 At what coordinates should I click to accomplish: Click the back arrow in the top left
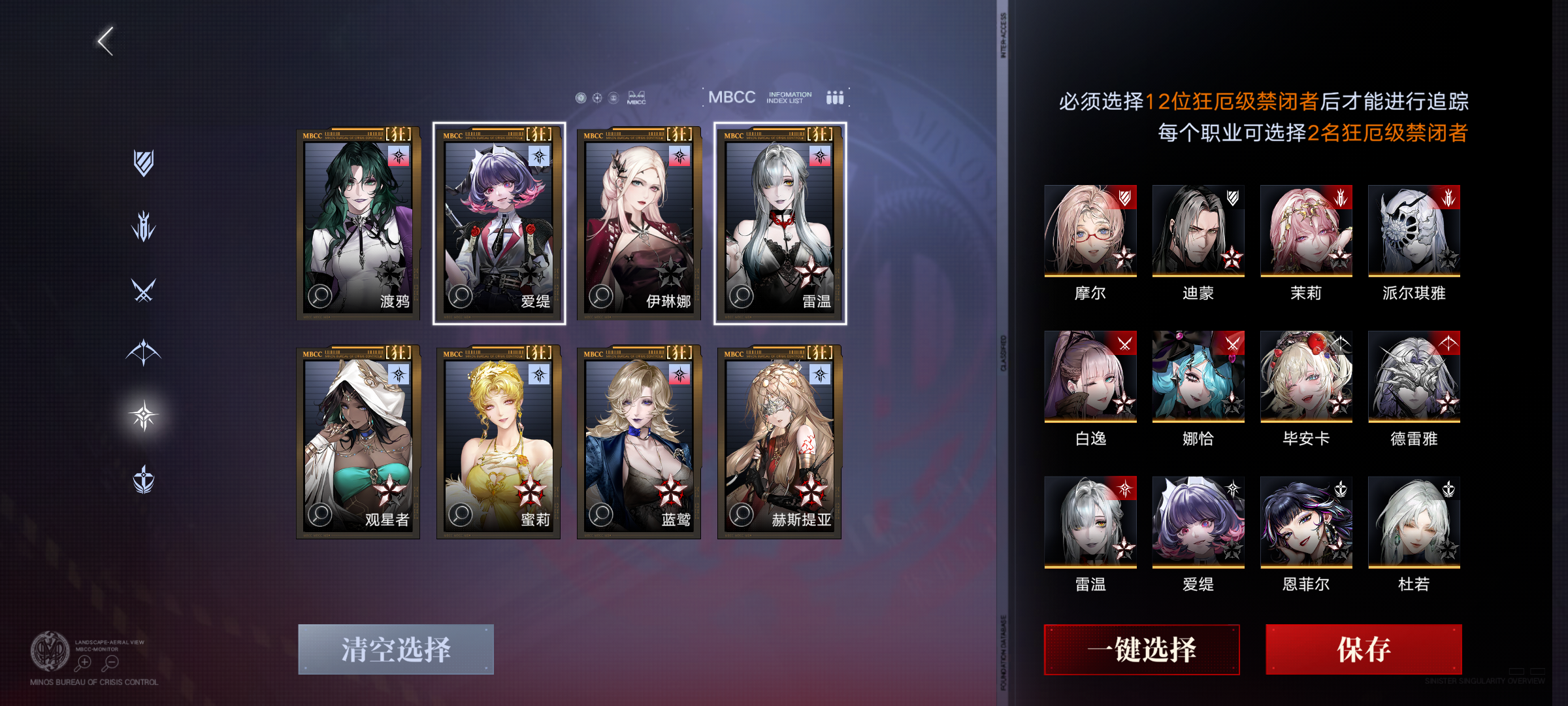point(105,41)
